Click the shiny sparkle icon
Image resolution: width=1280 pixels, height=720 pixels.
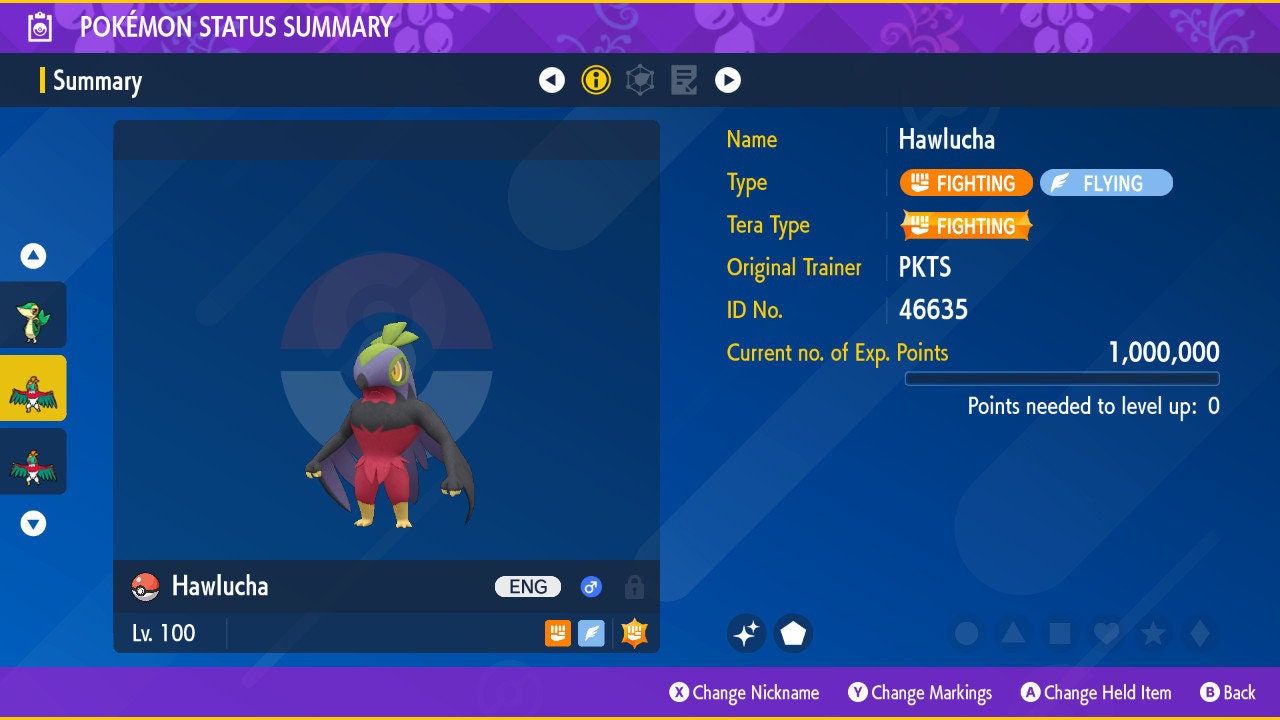(x=746, y=633)
